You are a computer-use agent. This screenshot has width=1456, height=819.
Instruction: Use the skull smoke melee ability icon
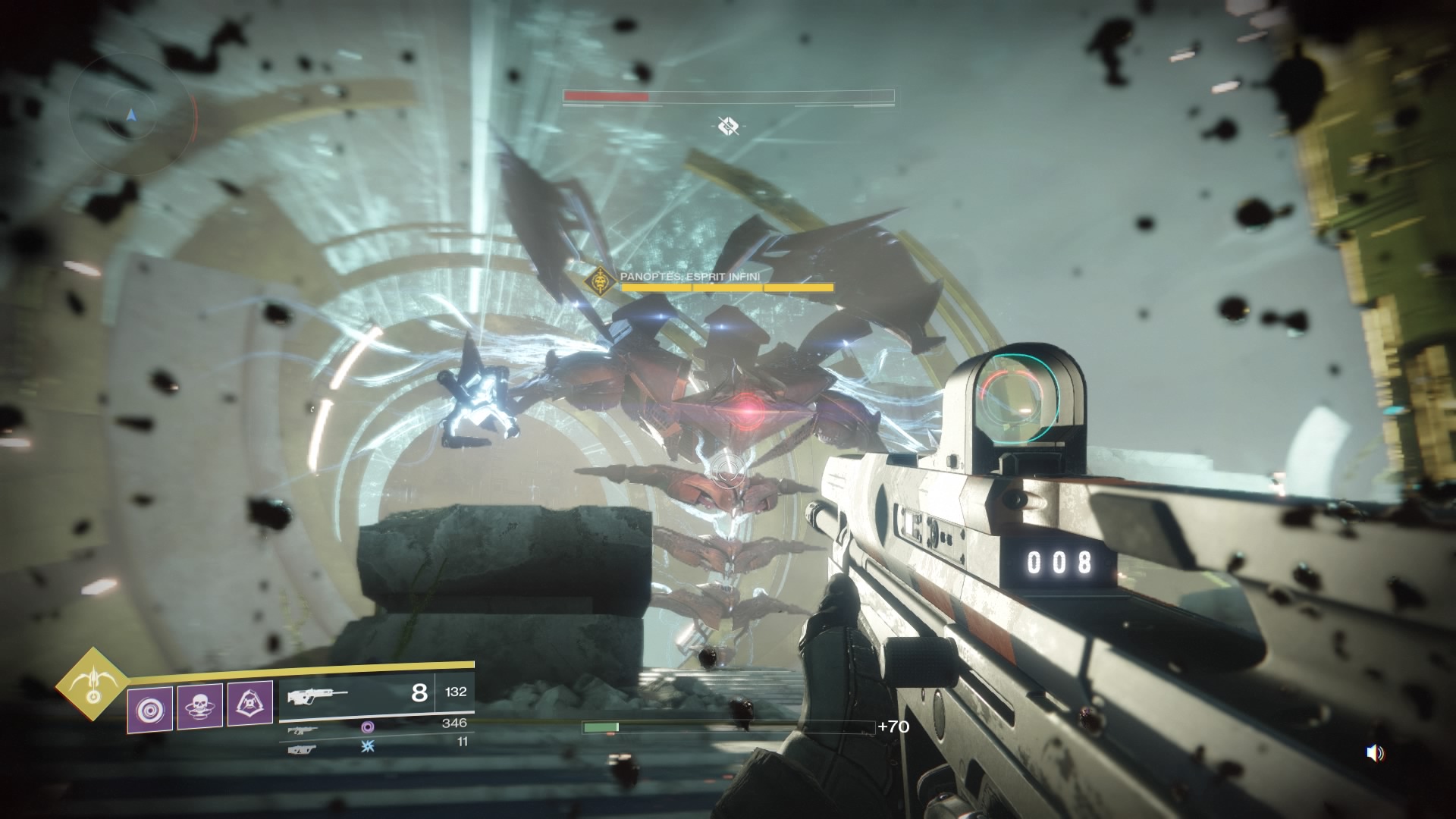click(199, 707)
